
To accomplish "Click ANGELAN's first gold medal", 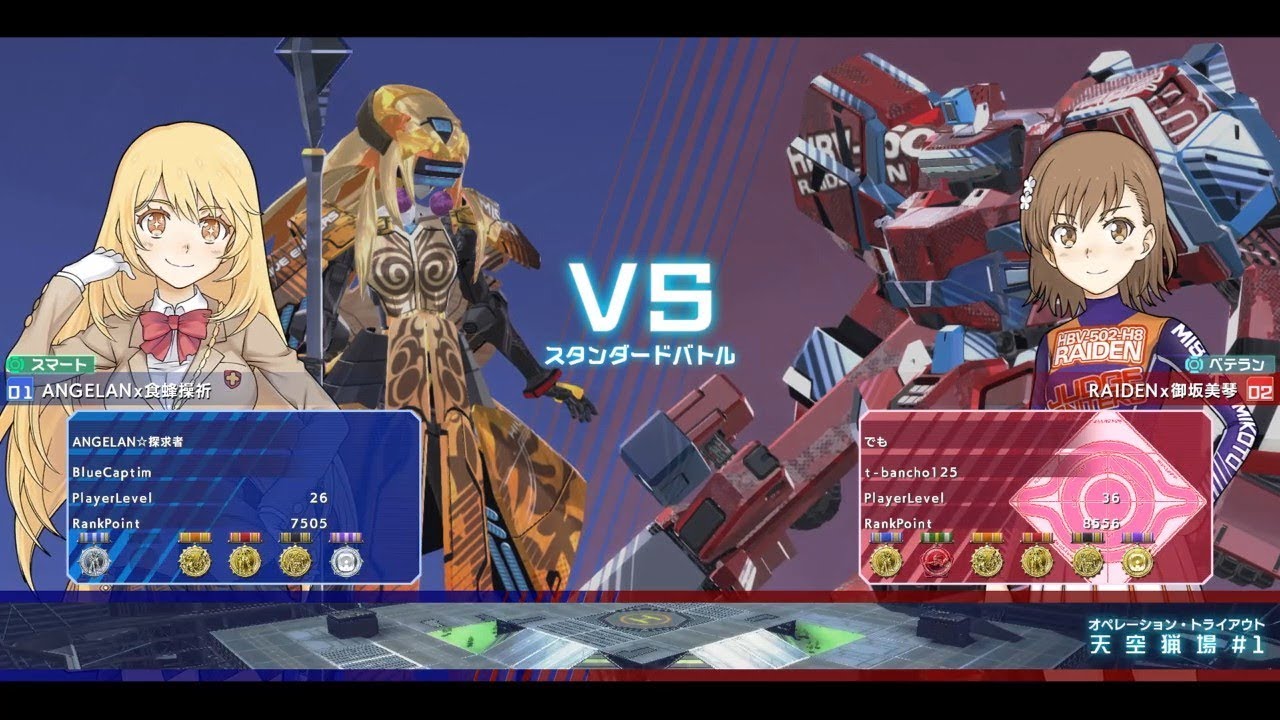I will coord(194,560).
